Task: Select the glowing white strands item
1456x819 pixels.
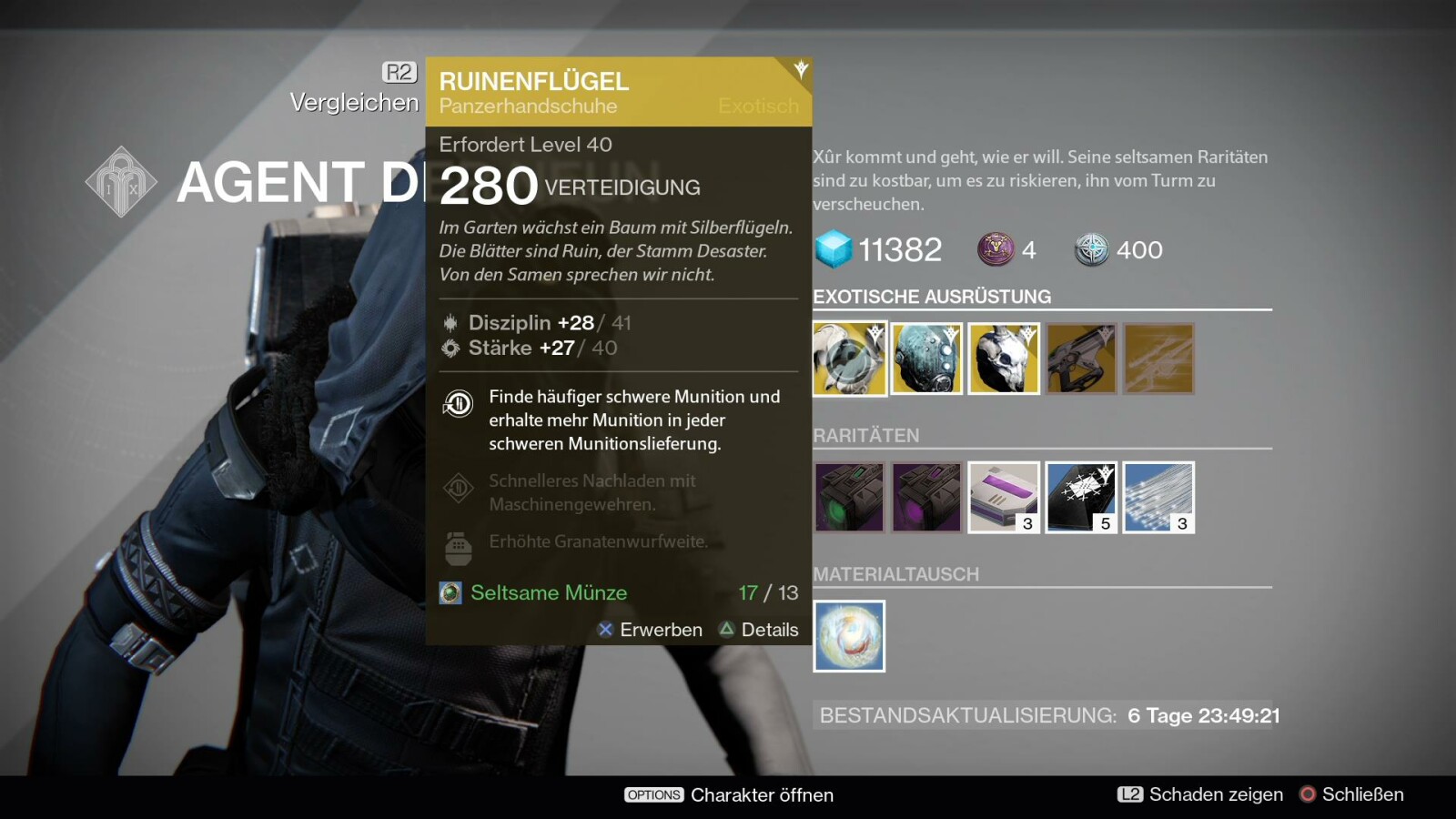Action: [1158, 497]
